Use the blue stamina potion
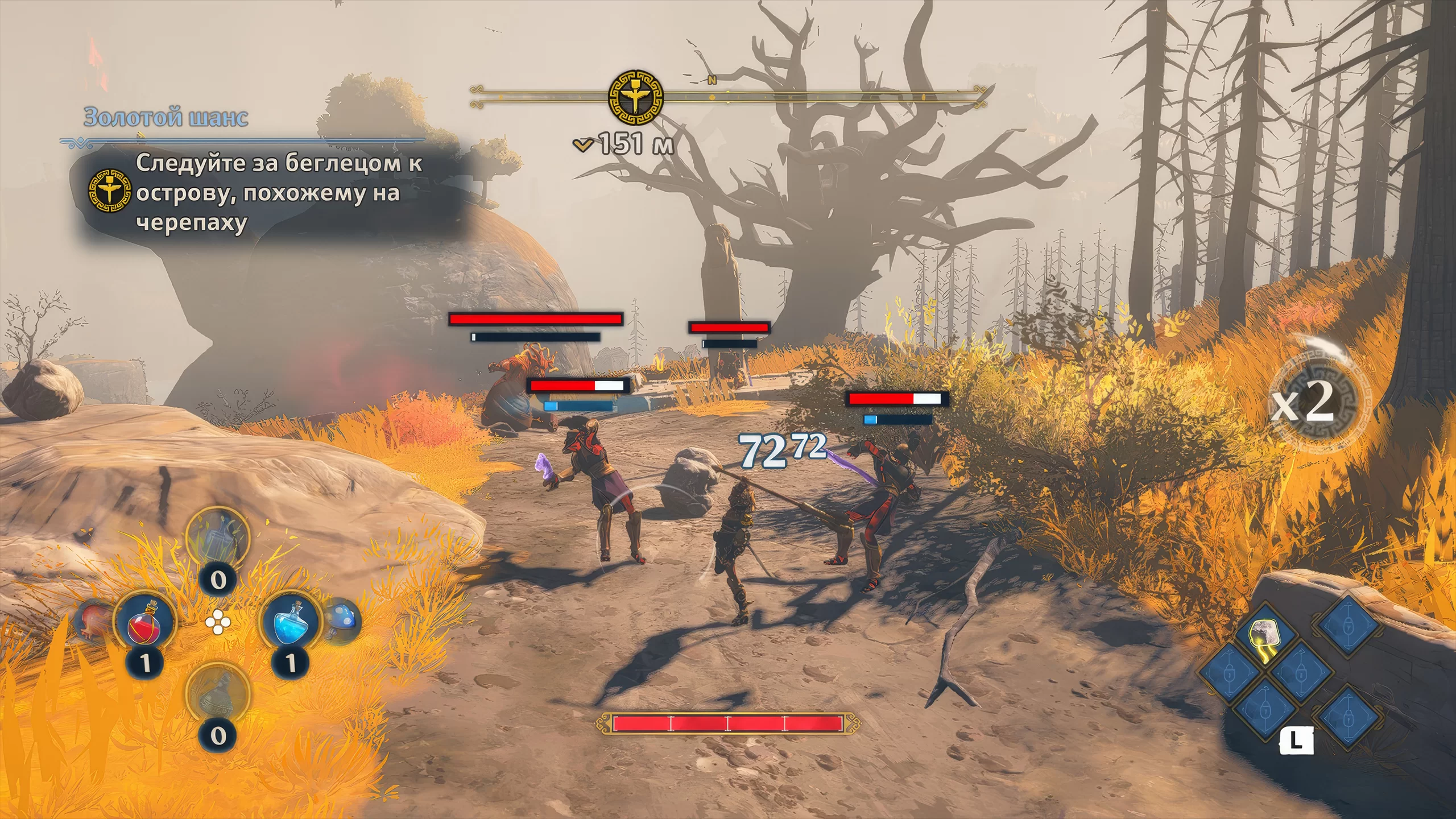This screenshot has width=1456, height=819. point(291,622)
